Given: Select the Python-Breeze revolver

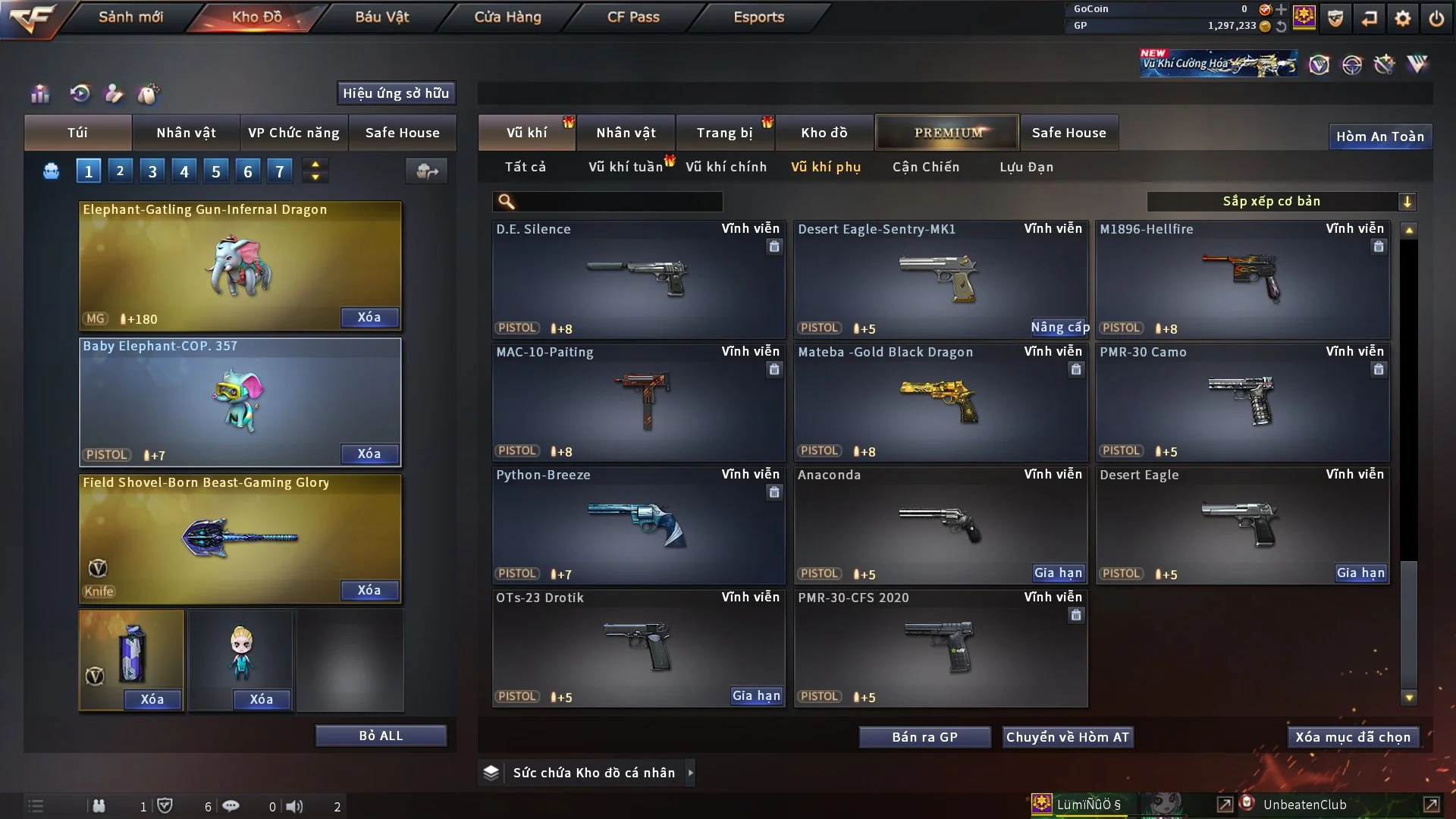Looking at the screenshot, I should [638, 525].
